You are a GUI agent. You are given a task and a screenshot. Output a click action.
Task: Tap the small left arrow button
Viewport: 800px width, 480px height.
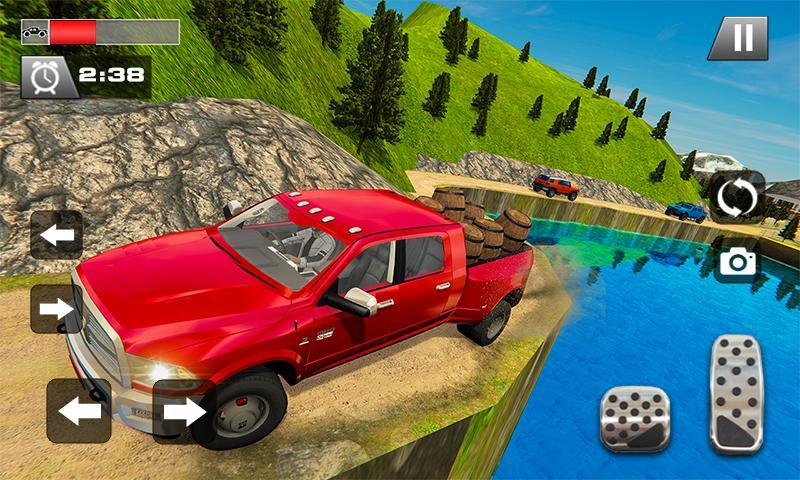point(56,235)
